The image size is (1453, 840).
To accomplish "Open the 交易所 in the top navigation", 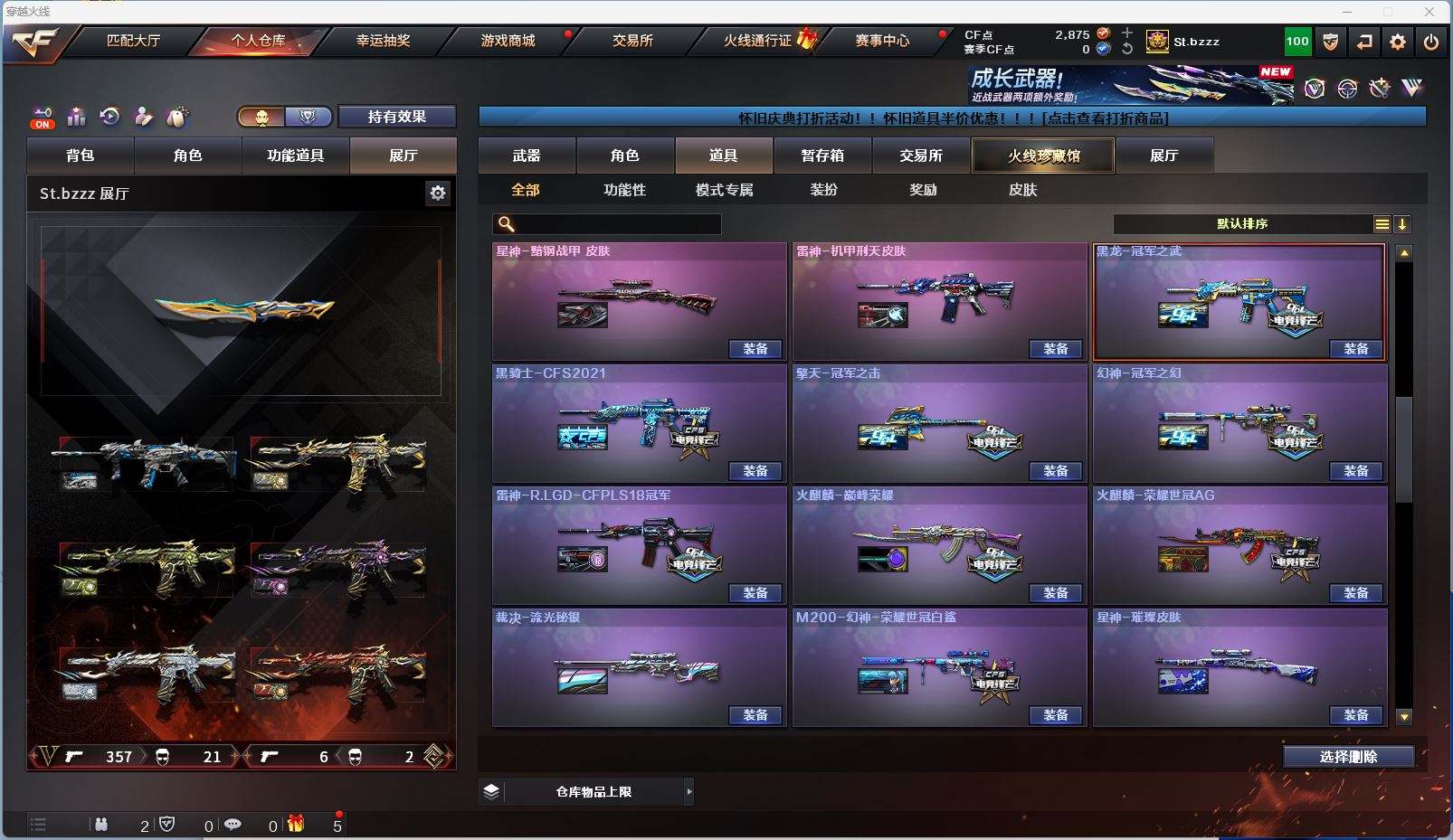I will click(632, 41).
